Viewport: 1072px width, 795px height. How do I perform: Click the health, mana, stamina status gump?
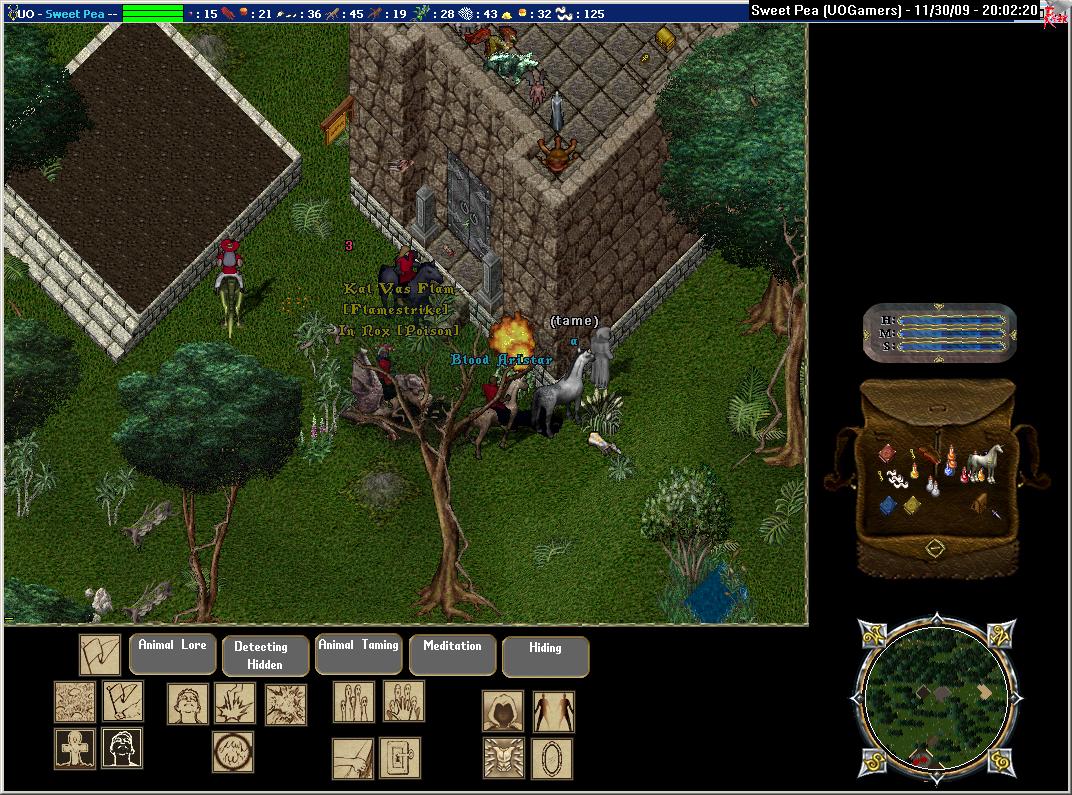[x=940, y=332]
